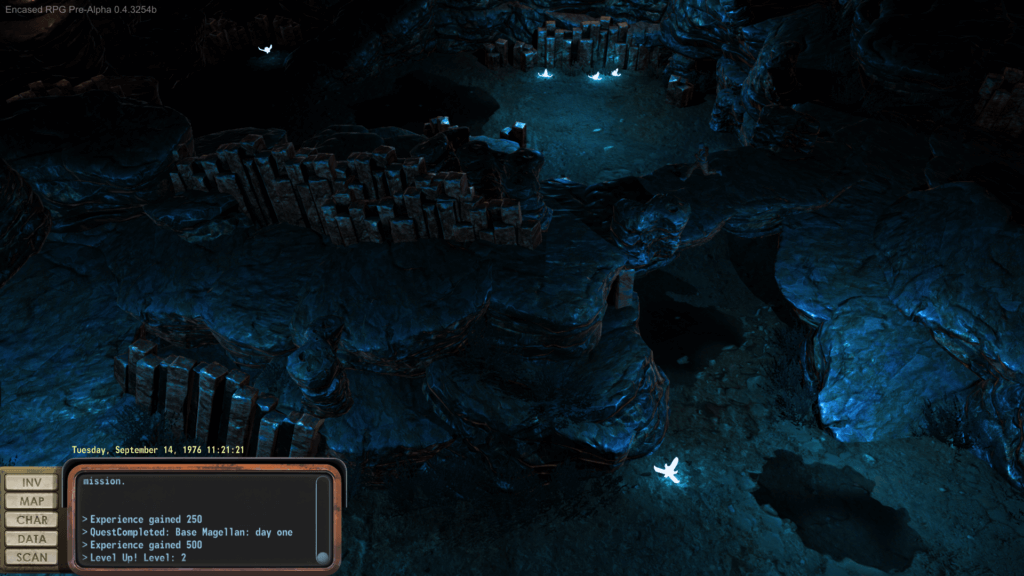Activate the SCAN button

31,557
